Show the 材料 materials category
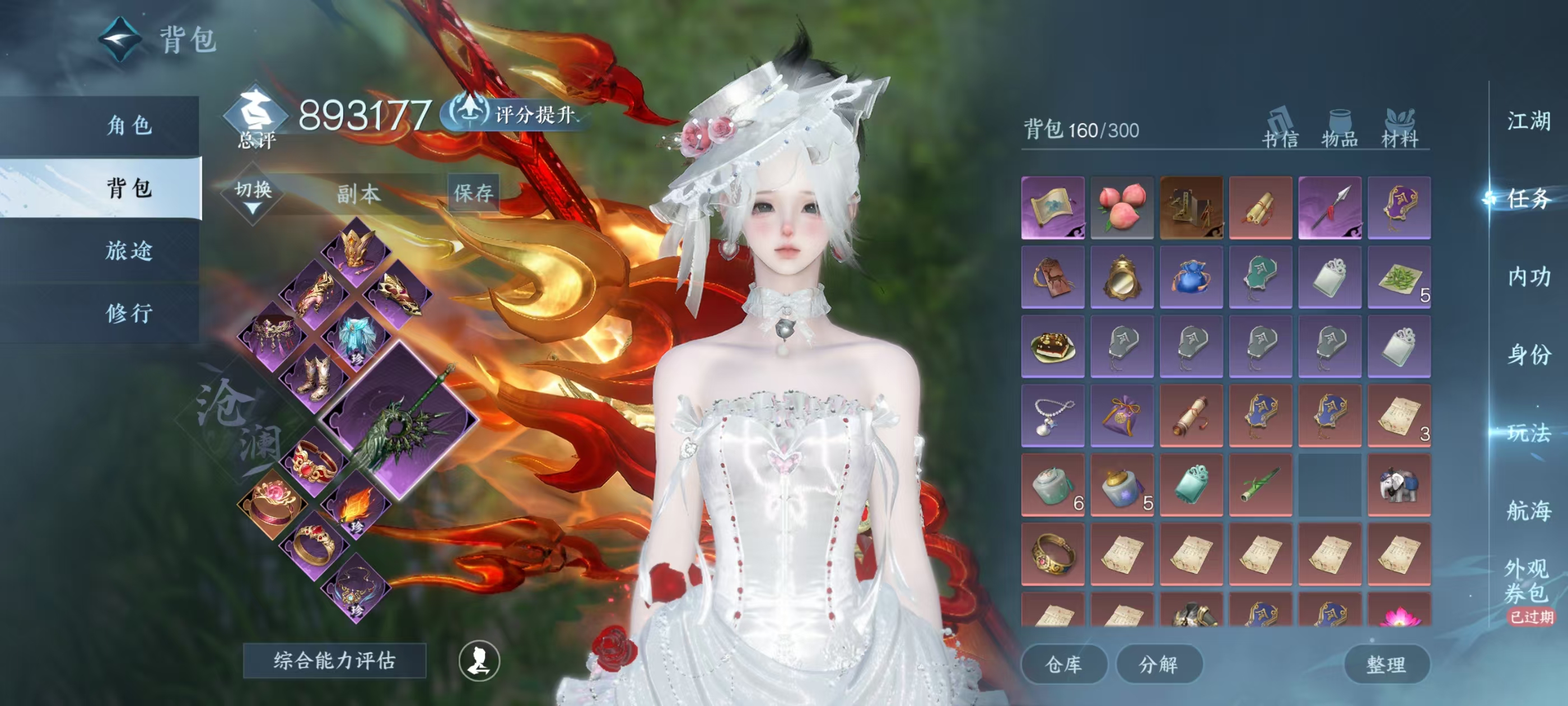Image resolution: width=1568 pixels, height=706 pixels. point(1399,129)
